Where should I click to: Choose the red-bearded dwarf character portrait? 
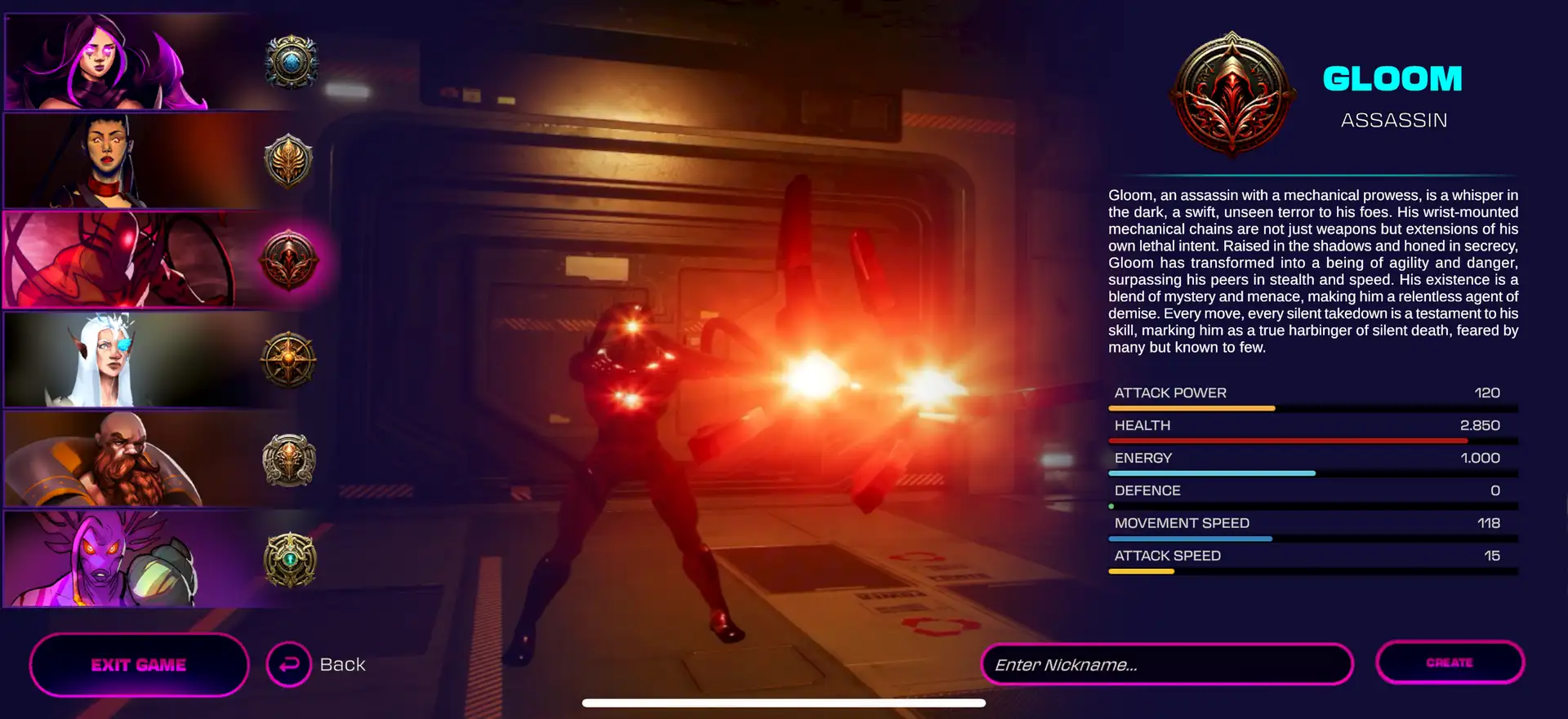point(147,459)
